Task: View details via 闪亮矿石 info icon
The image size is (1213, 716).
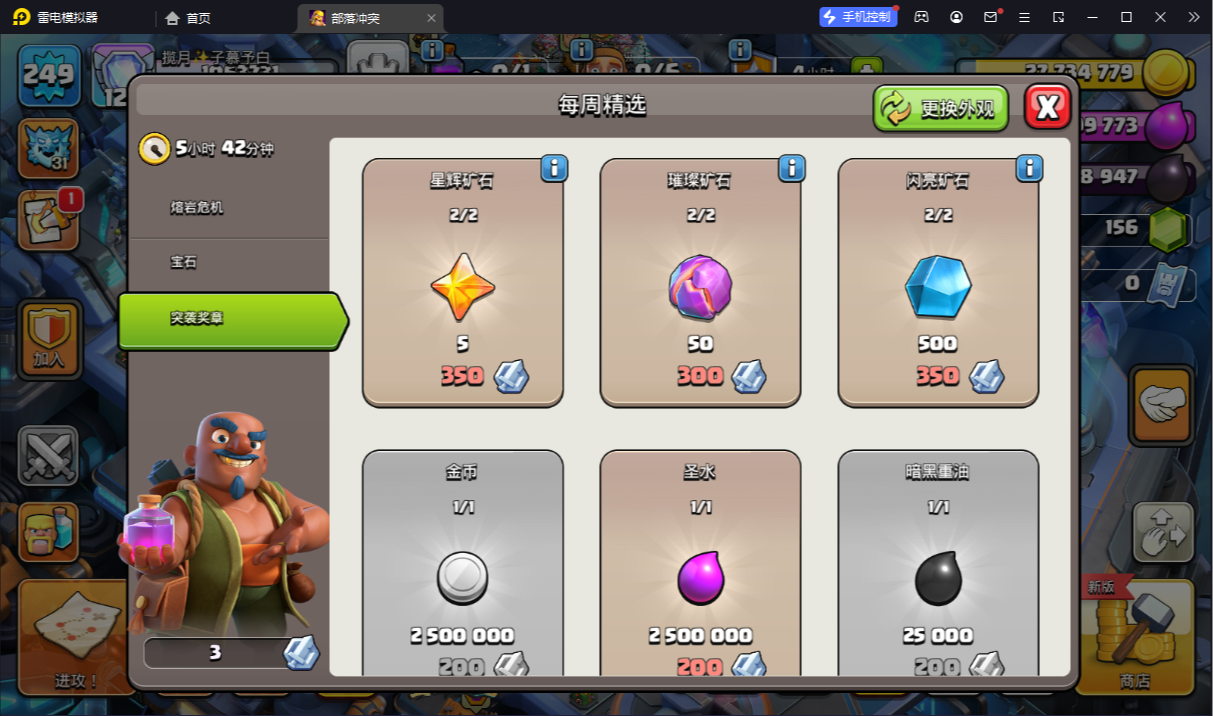Action: (x=1029, y=168)
